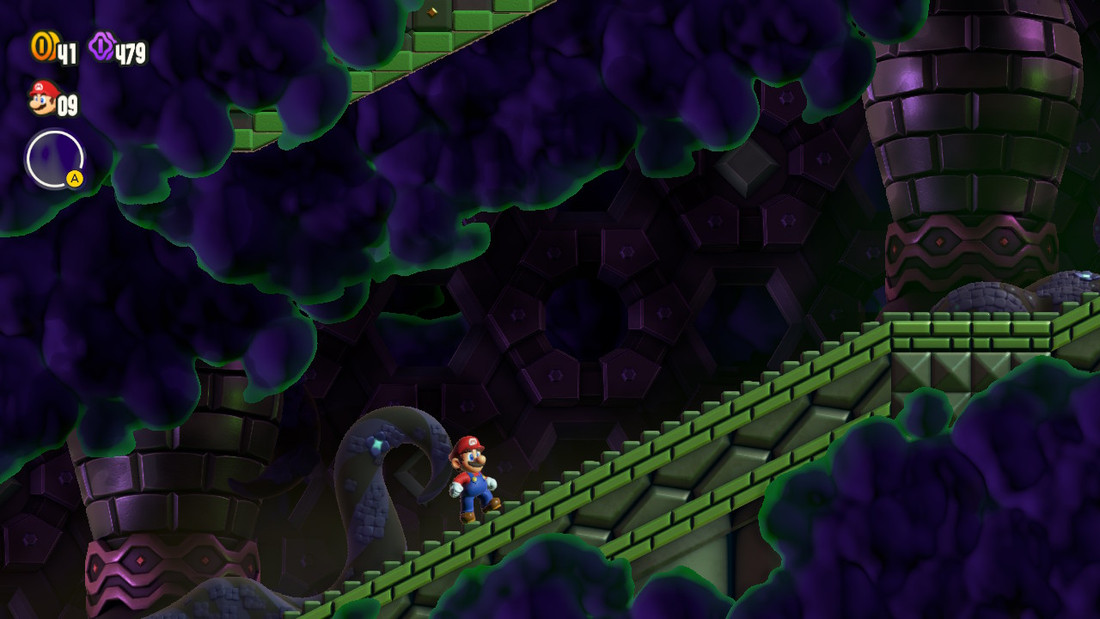
Task: Select the empty stored item circle
Action: tap(54, 159)
